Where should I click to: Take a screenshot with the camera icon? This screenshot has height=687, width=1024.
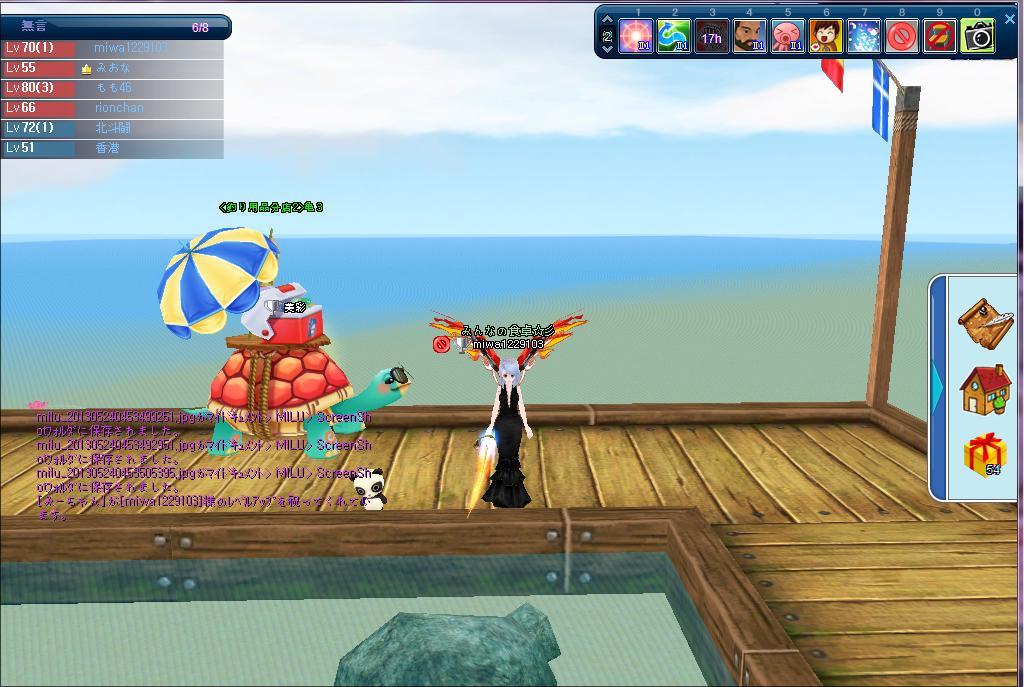tap(978, 37)
